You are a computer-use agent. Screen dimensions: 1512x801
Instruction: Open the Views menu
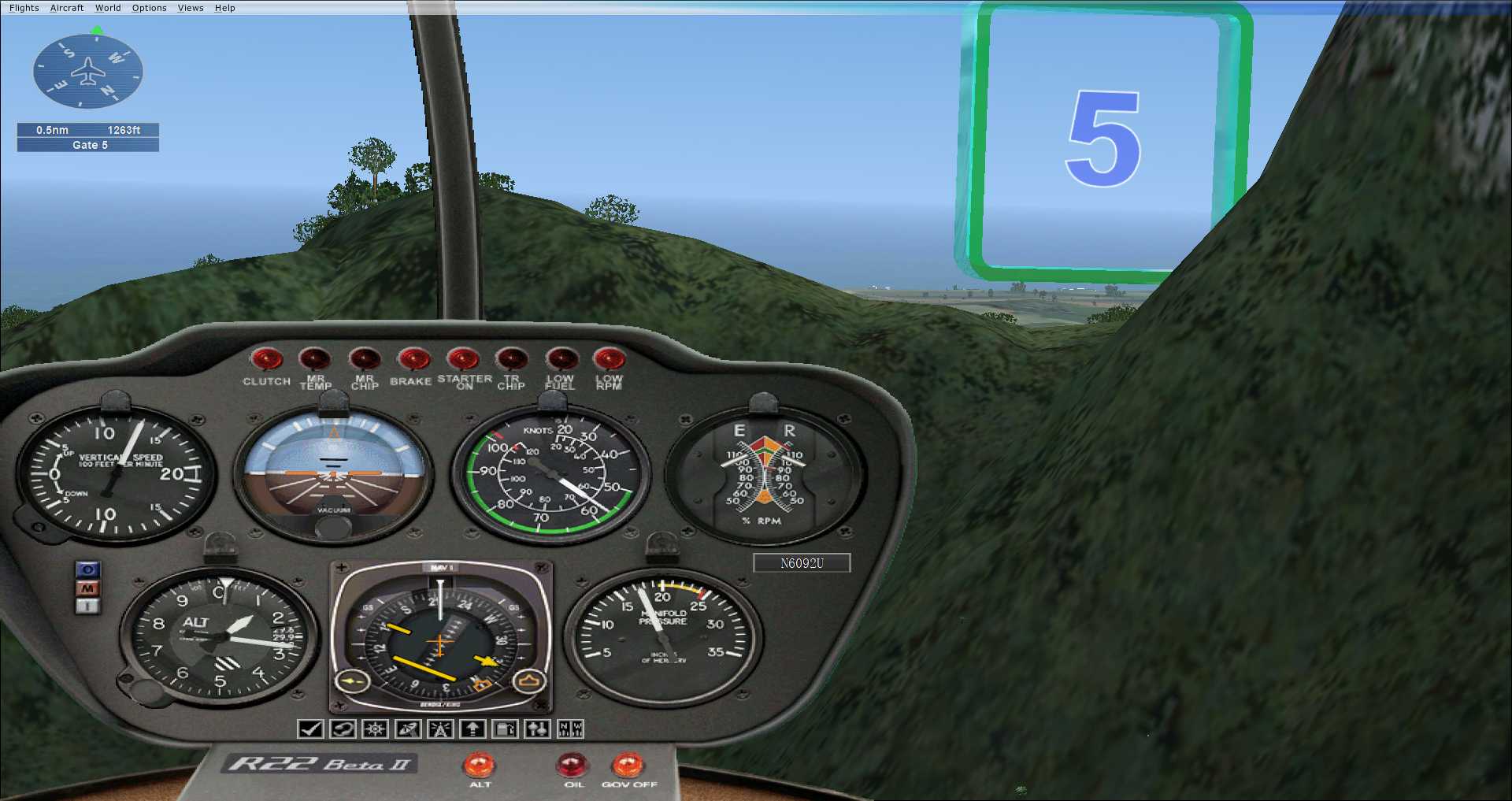click(191, 8)
